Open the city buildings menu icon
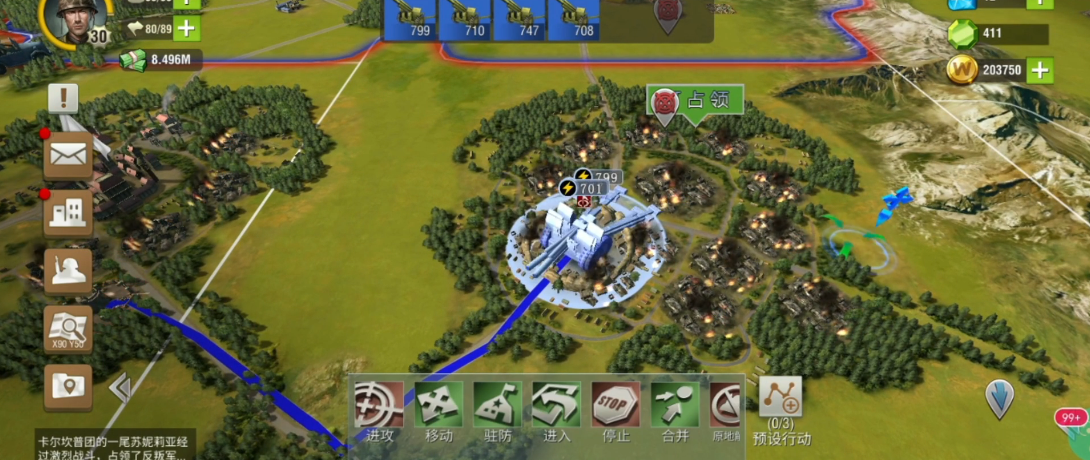The width and height of the screenshot is (1090, 460). point(68,212)
